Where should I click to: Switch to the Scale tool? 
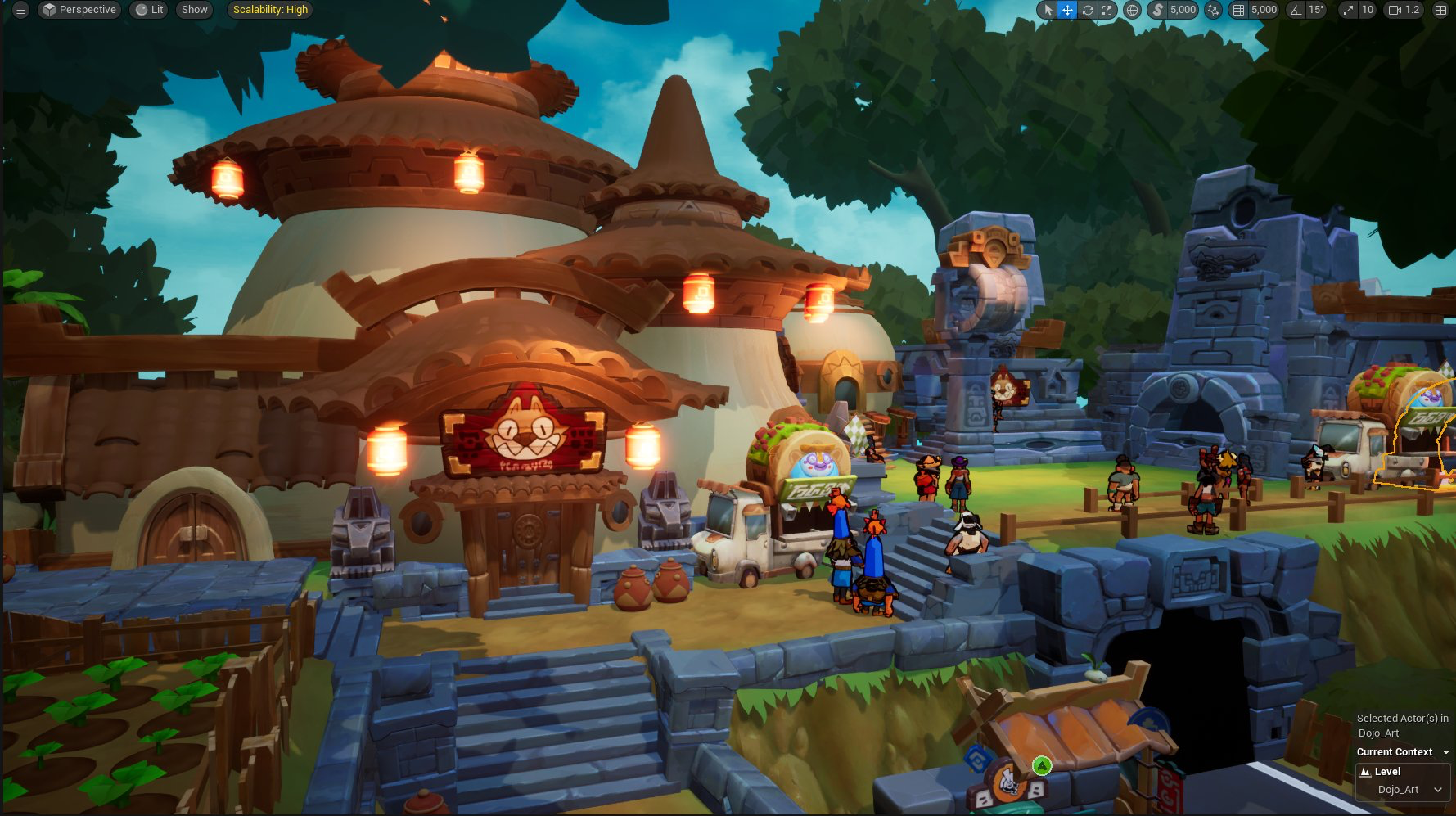point(1107,10)
